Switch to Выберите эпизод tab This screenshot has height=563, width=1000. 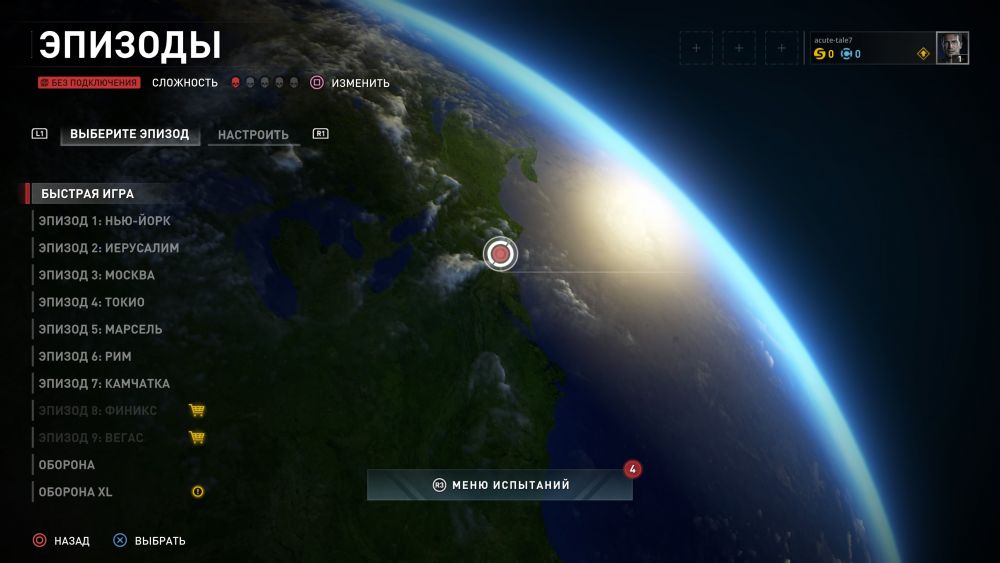coord(129,134)
